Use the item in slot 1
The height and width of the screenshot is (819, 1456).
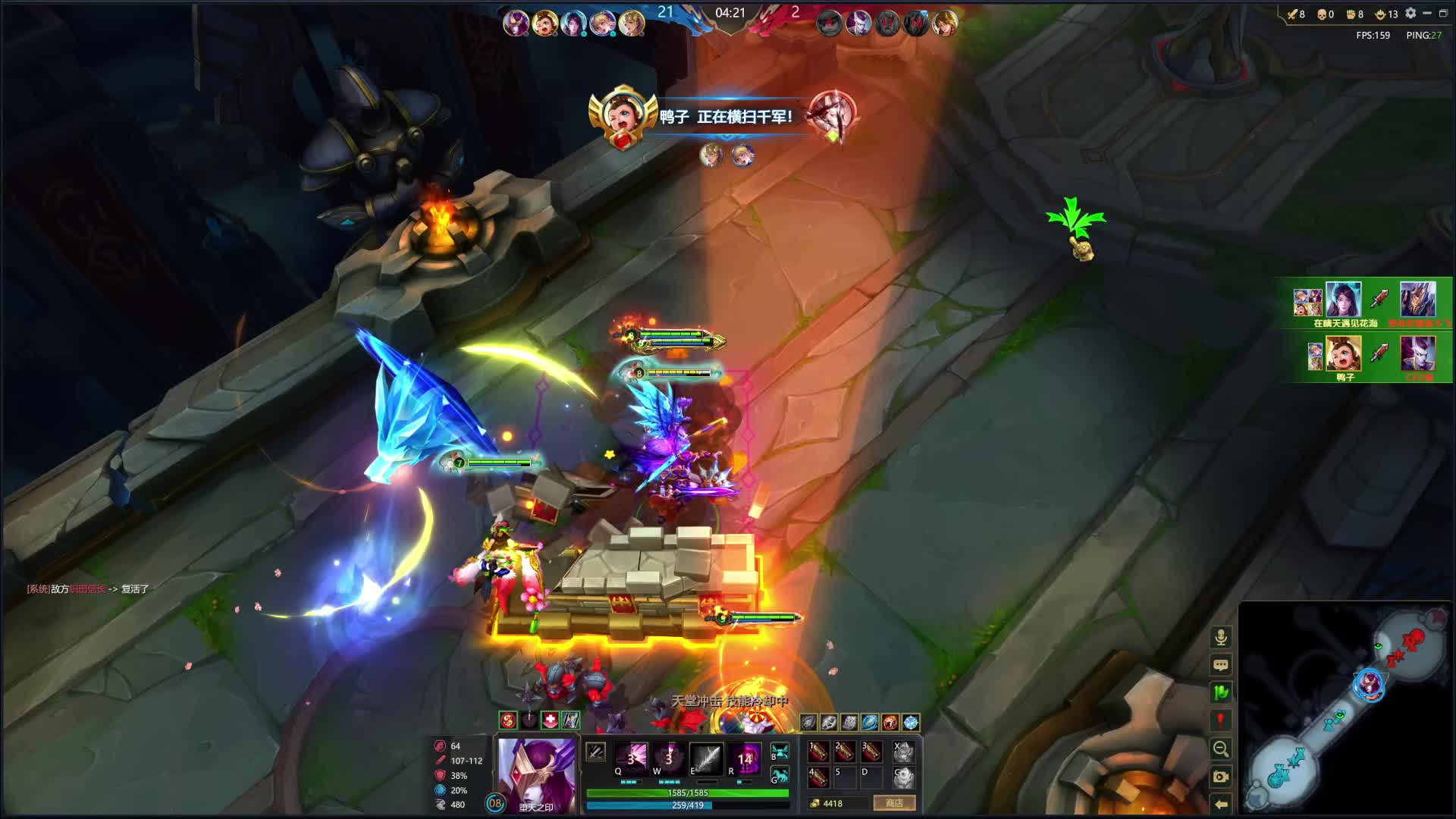pyautogui.click(x=818, y=752)
